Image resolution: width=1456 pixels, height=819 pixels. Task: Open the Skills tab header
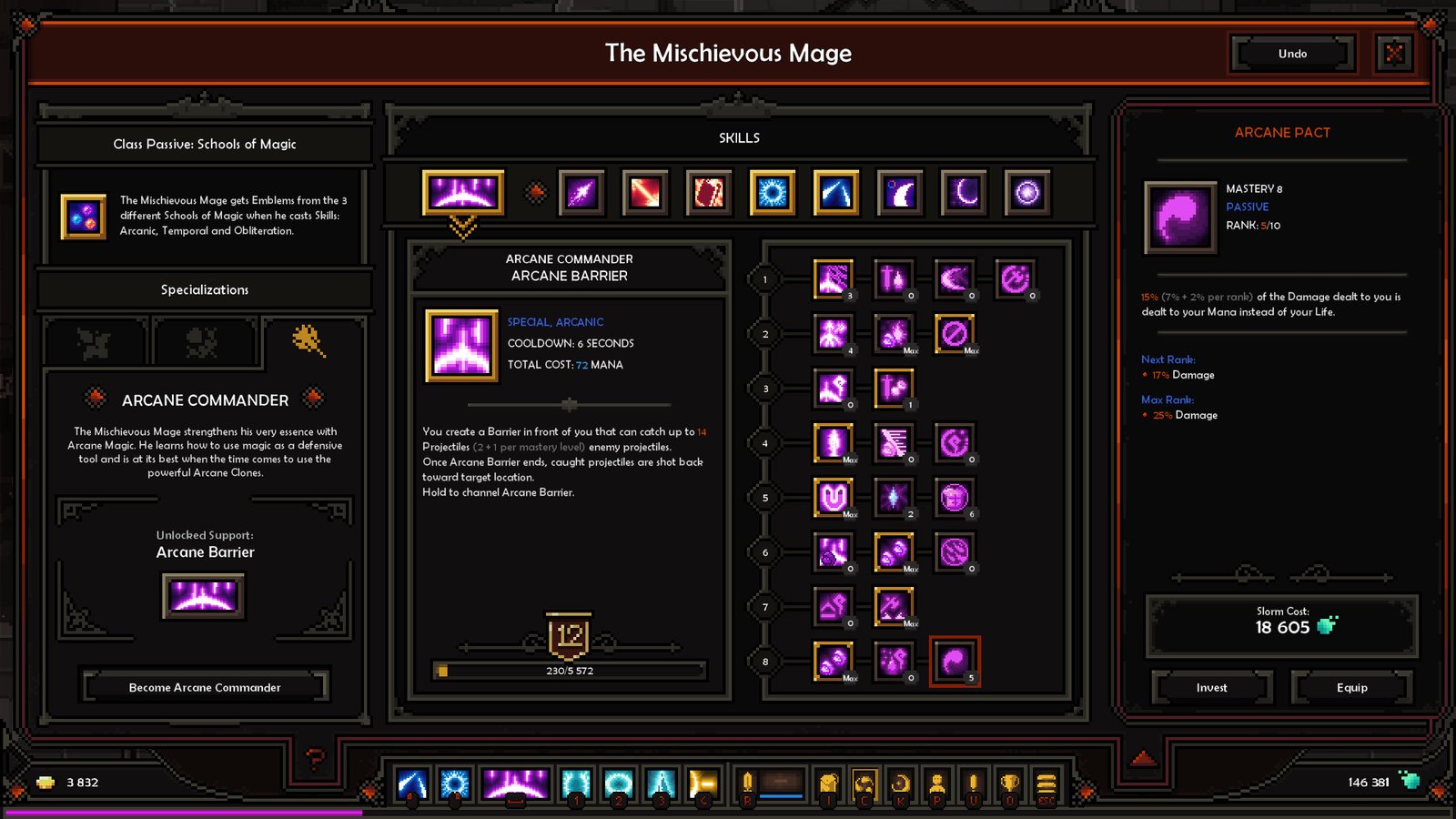[x=739, y=137]
